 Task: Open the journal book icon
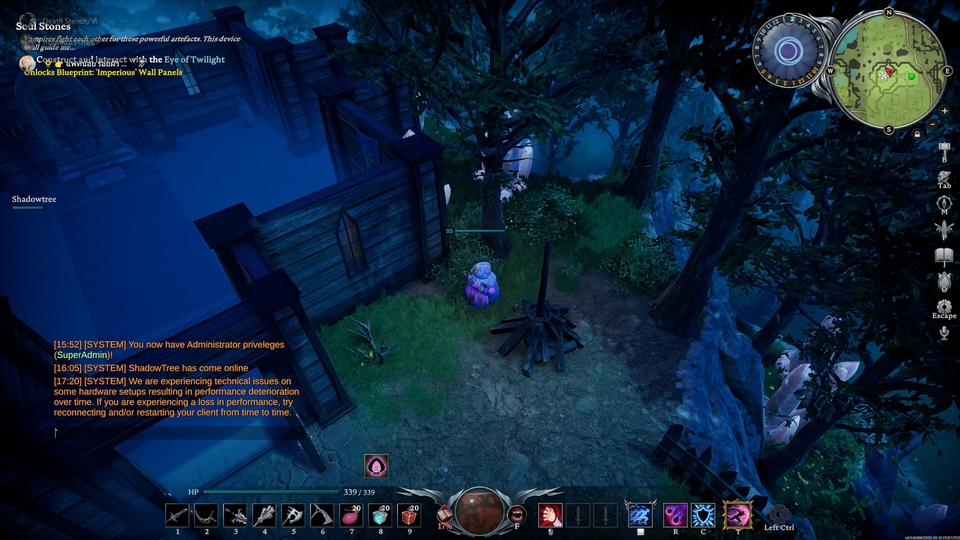(x=944, y=257)
